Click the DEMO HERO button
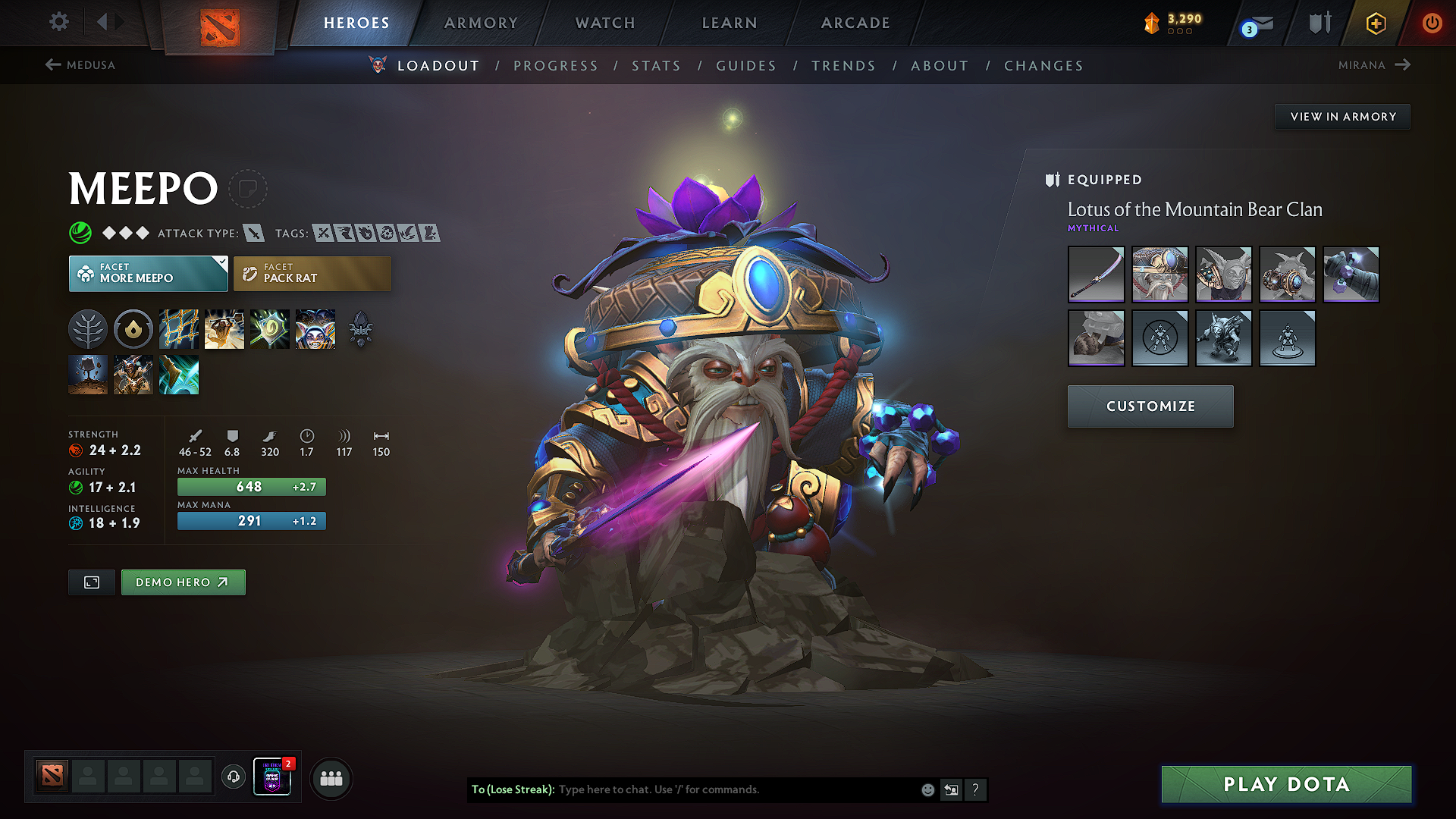Image resolution: width=1456 pixels, height=819 pixels. [183, 582]
